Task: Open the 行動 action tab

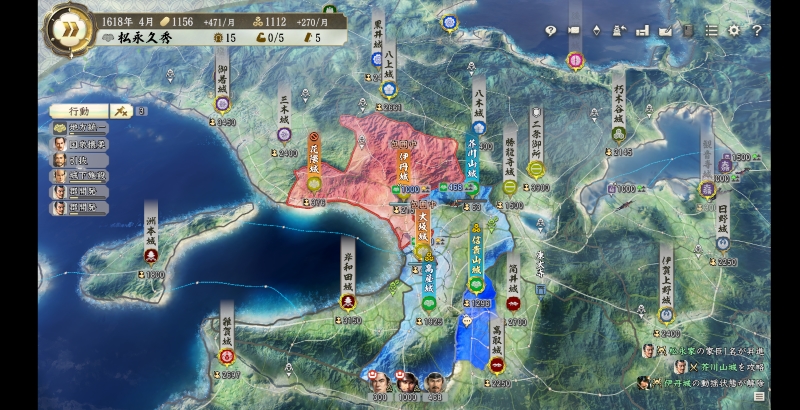Action: coord(79,111)
